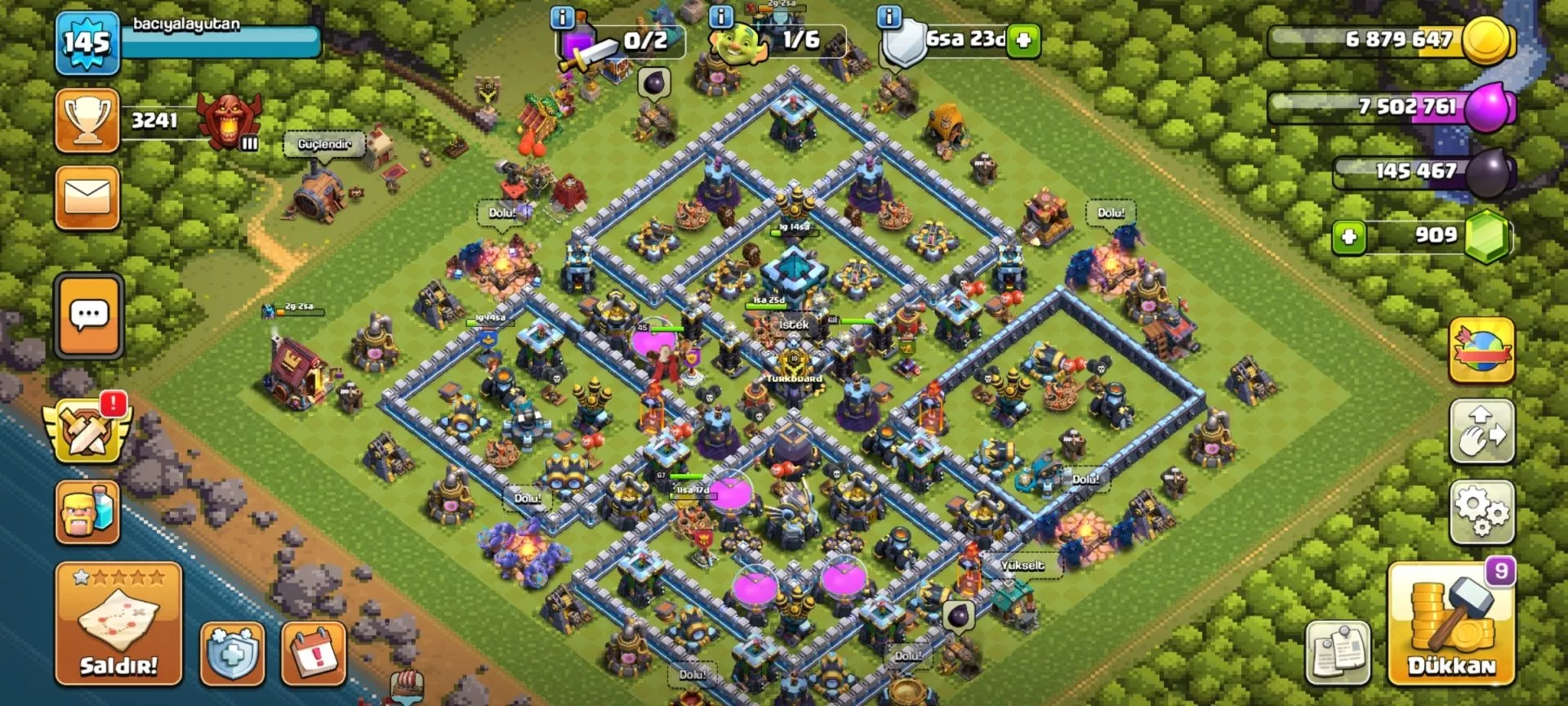Viewport: 1568px width, 706px height.
Task: Show goblin builder info icon
Action: click(721, 16)
